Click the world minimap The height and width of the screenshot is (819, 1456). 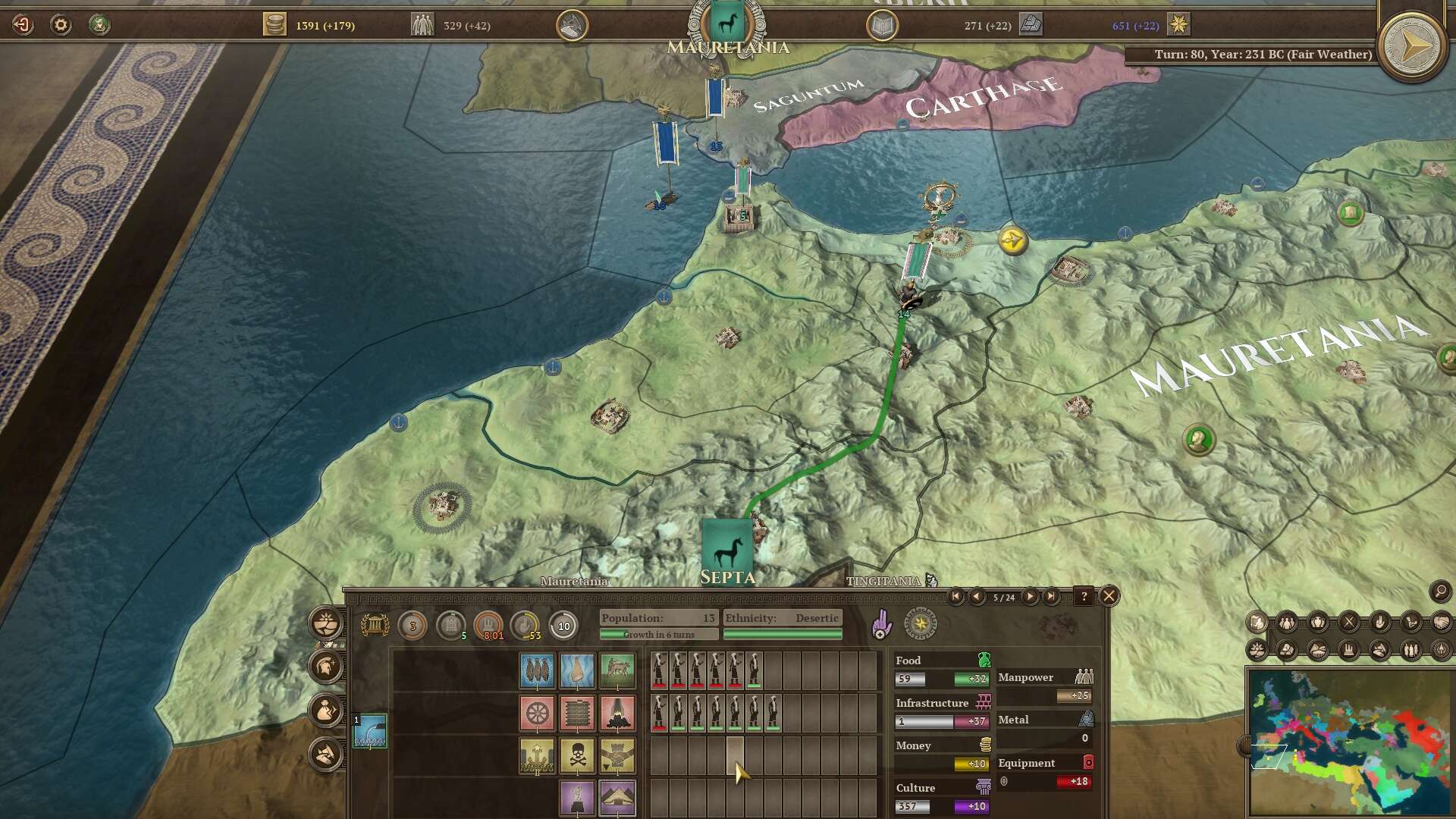(x=1348, y=742)
